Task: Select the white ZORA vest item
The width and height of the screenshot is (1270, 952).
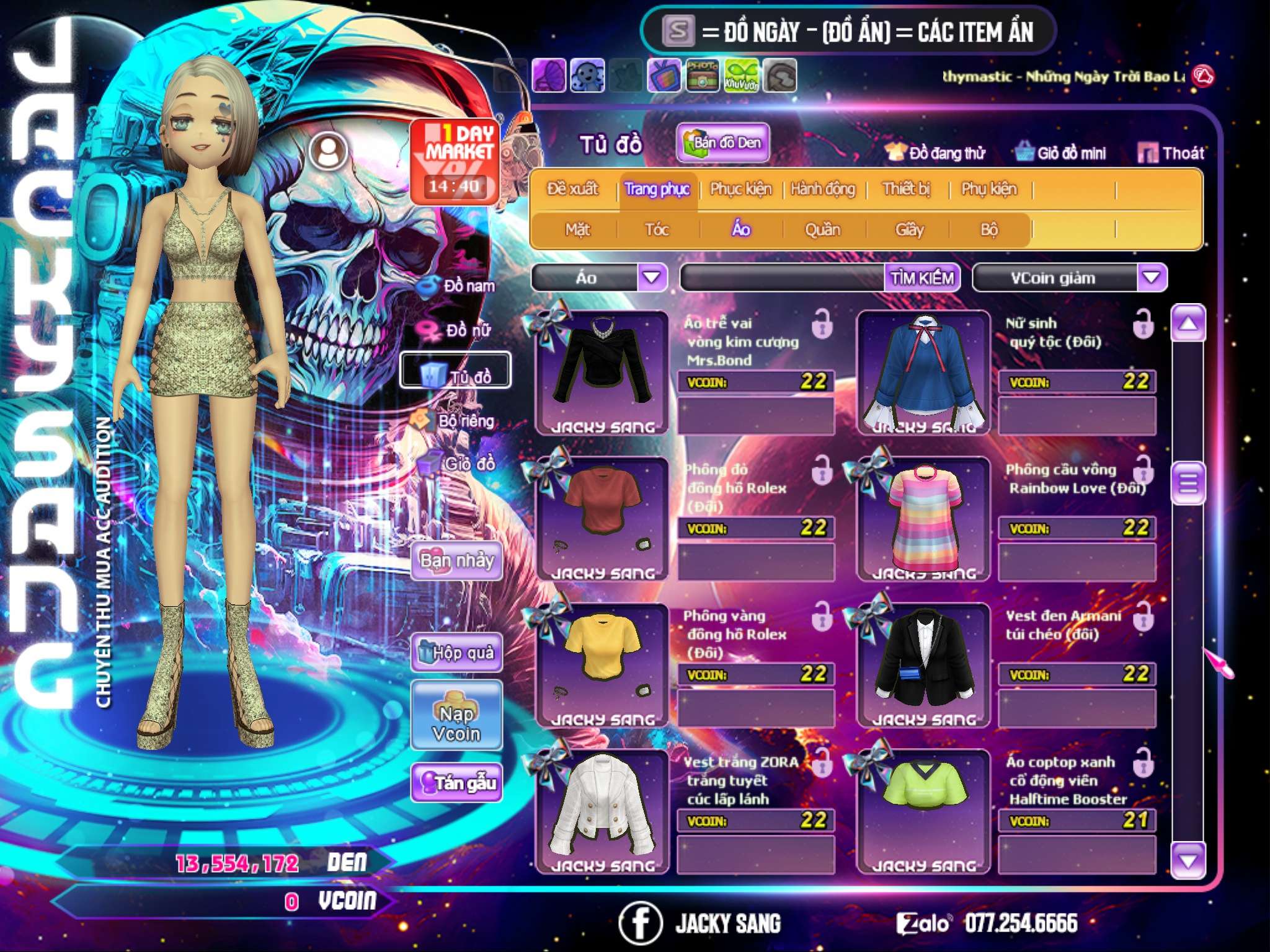Action: coord(602,811)
